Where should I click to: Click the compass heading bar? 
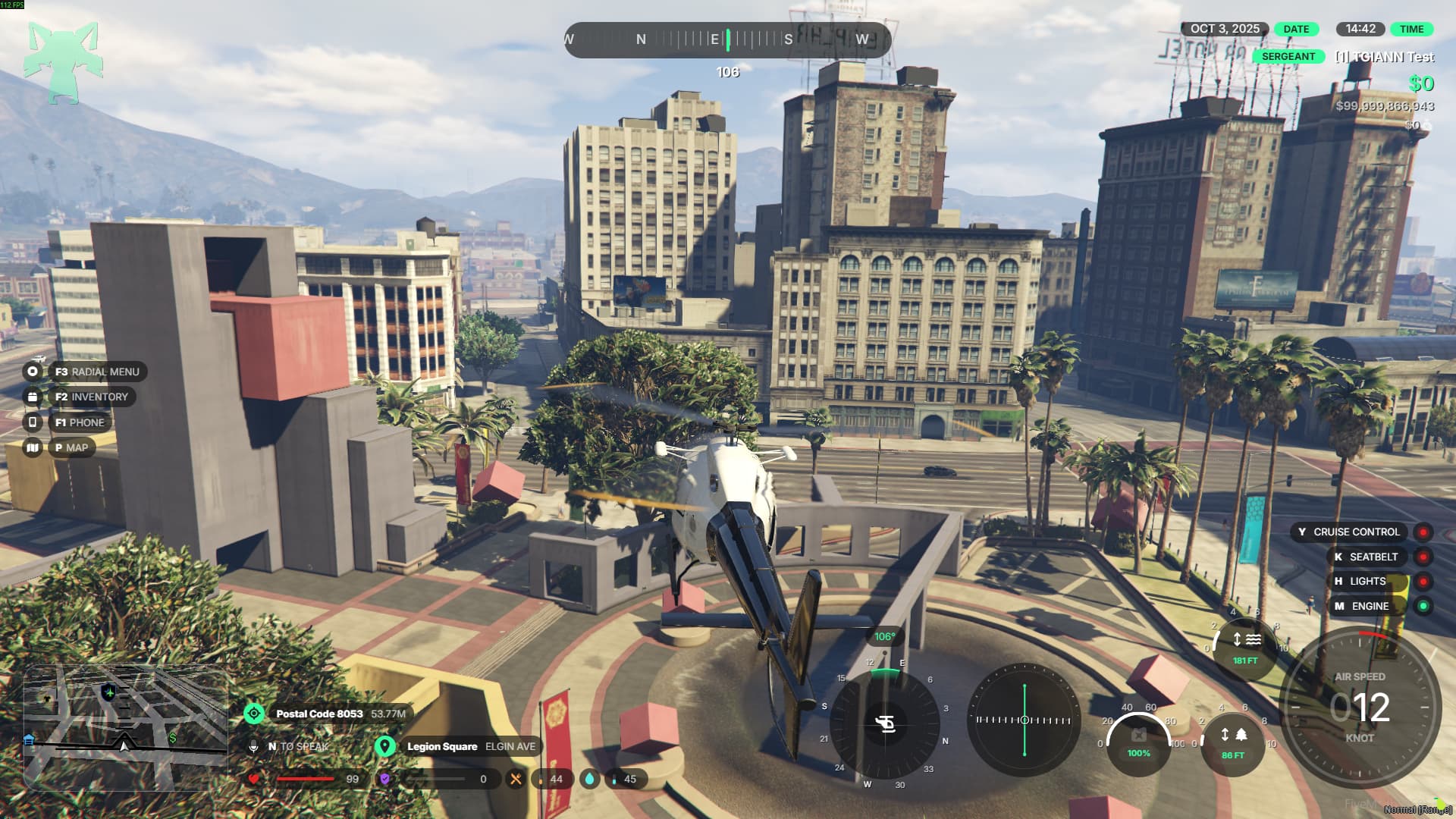[727, 39]
